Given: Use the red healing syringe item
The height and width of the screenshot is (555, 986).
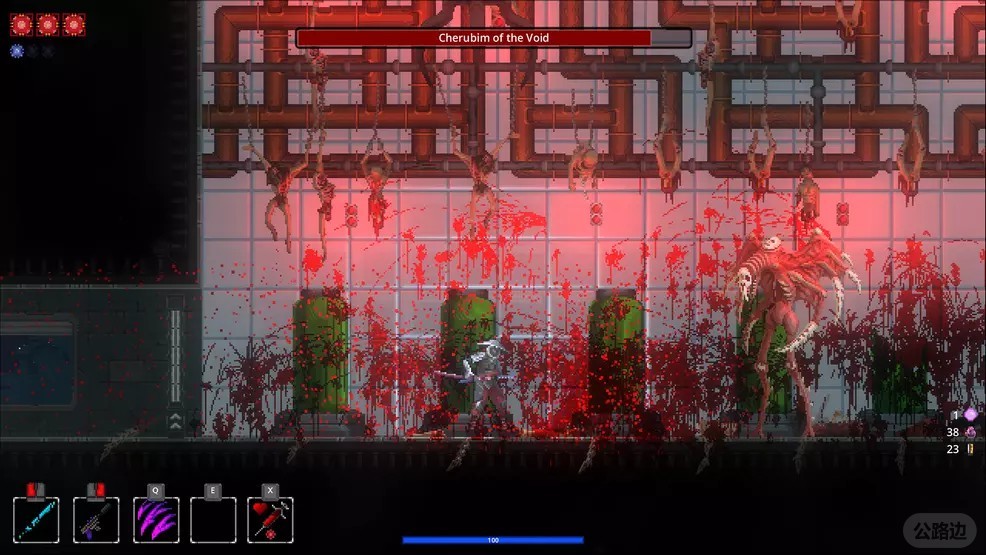Looking at the screenshot, I should pos(270,520).
